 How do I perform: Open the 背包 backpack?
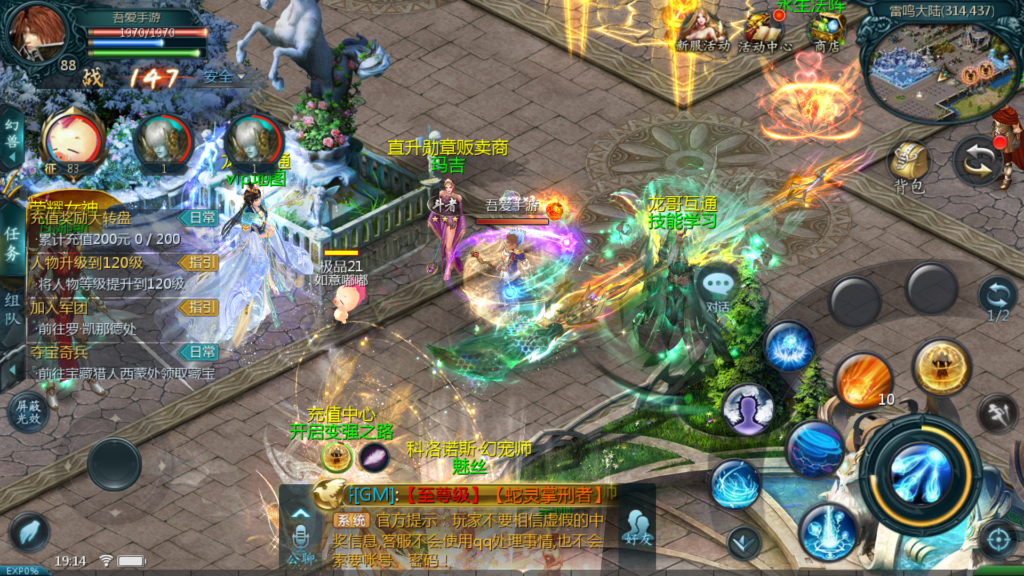(x=909, y=164)
